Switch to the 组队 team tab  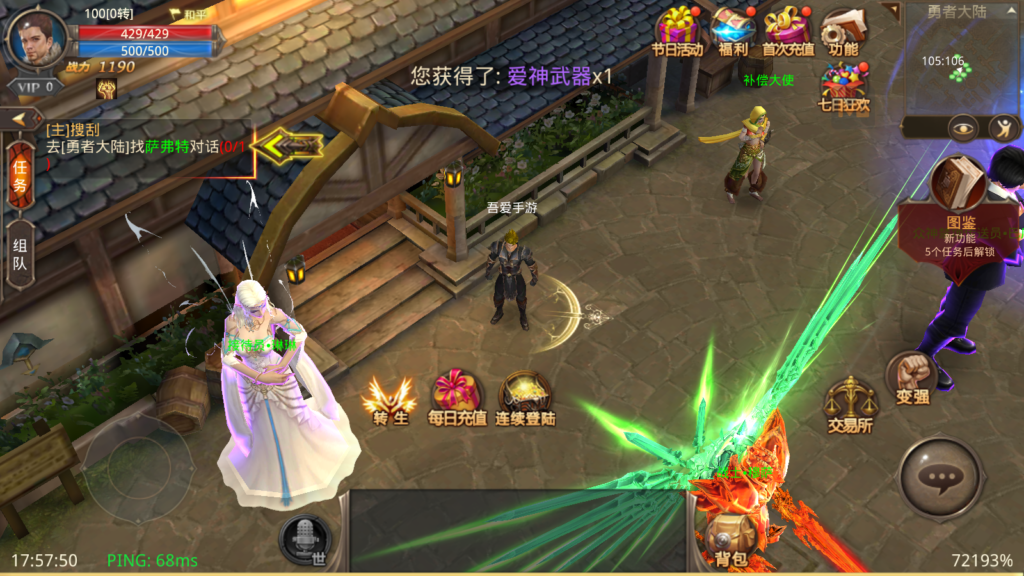pyautogui.click(x=20, y=257)
